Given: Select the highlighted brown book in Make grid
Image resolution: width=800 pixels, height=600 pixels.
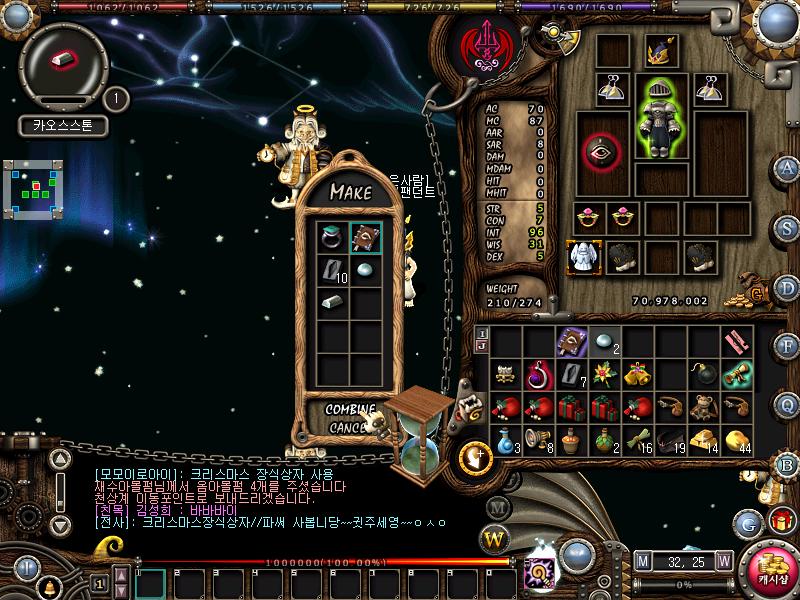Looking at the screenshot, I should (x=365, y=238).
